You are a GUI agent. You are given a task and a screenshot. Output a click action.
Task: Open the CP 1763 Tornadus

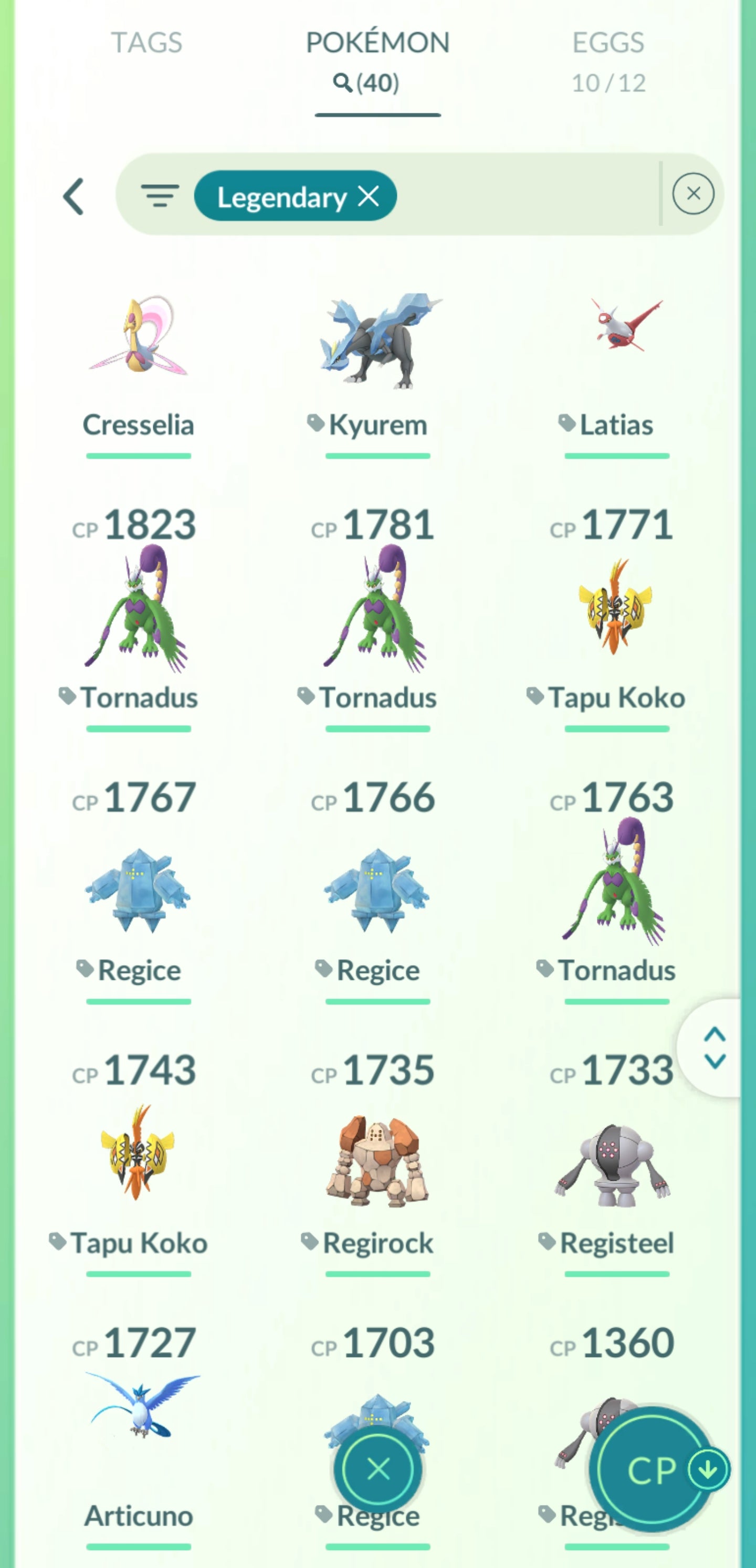coord(616,883)
